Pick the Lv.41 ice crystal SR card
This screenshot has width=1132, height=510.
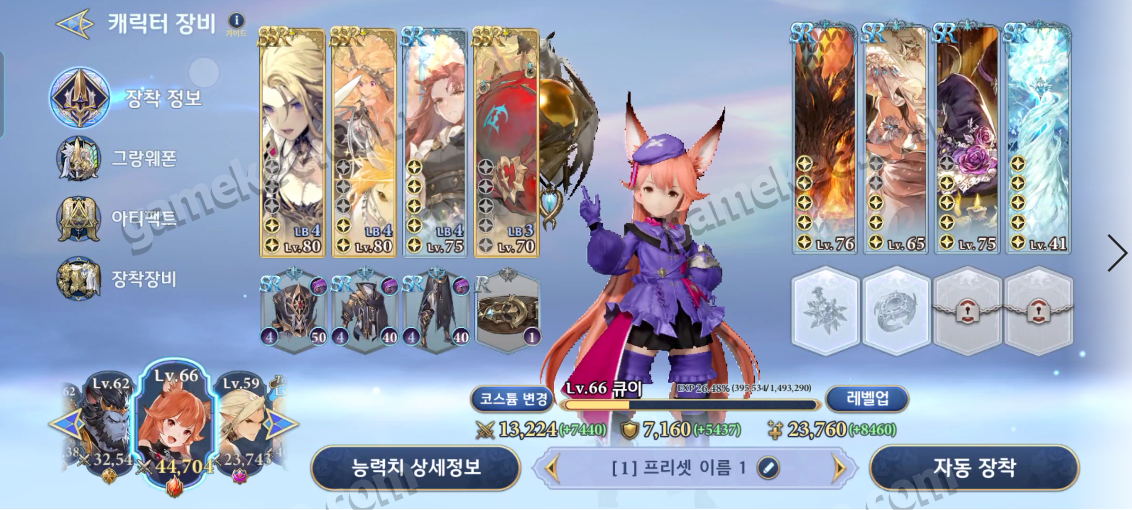[1038, 140]
